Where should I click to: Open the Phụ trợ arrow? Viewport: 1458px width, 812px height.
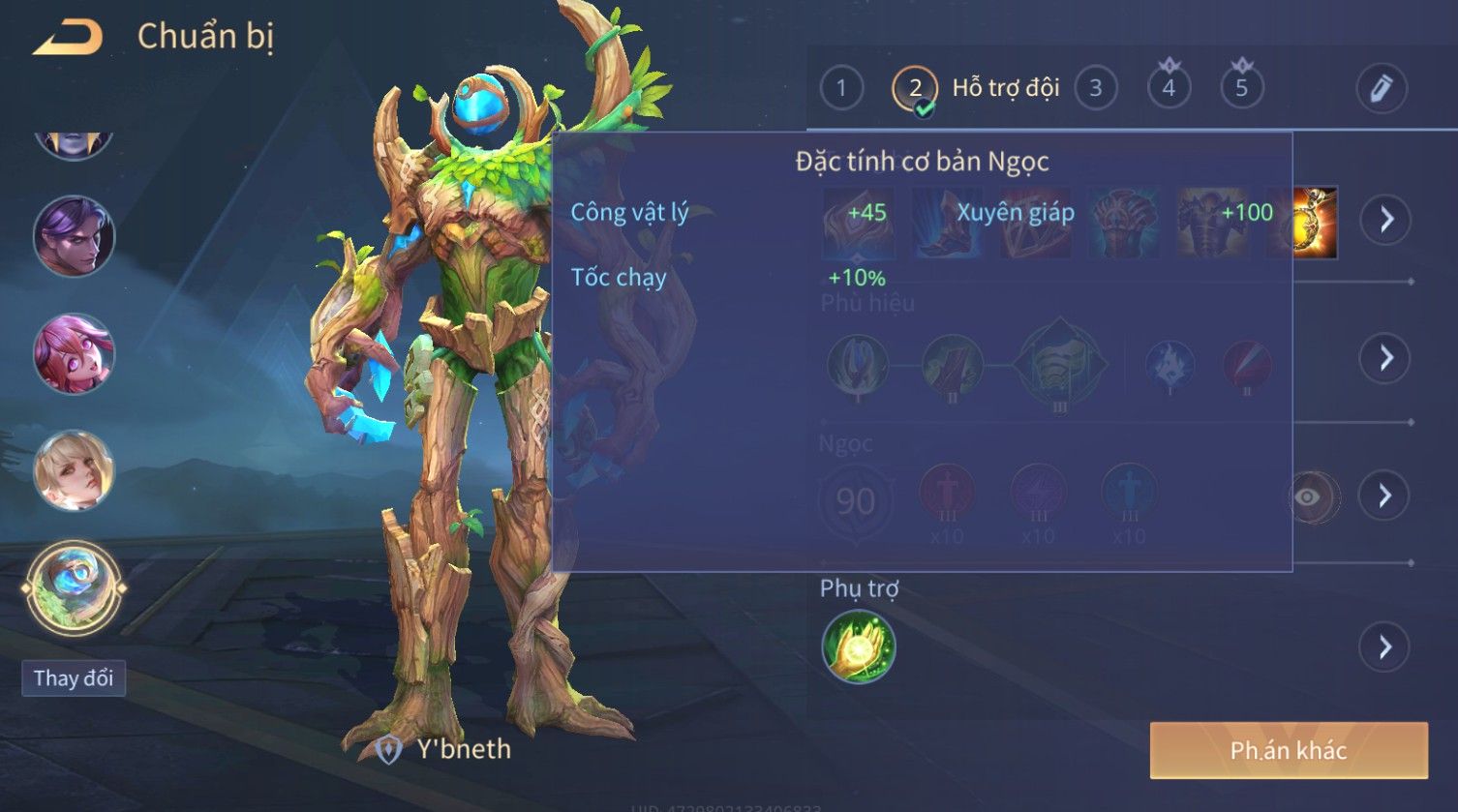tap(1384, 647)
